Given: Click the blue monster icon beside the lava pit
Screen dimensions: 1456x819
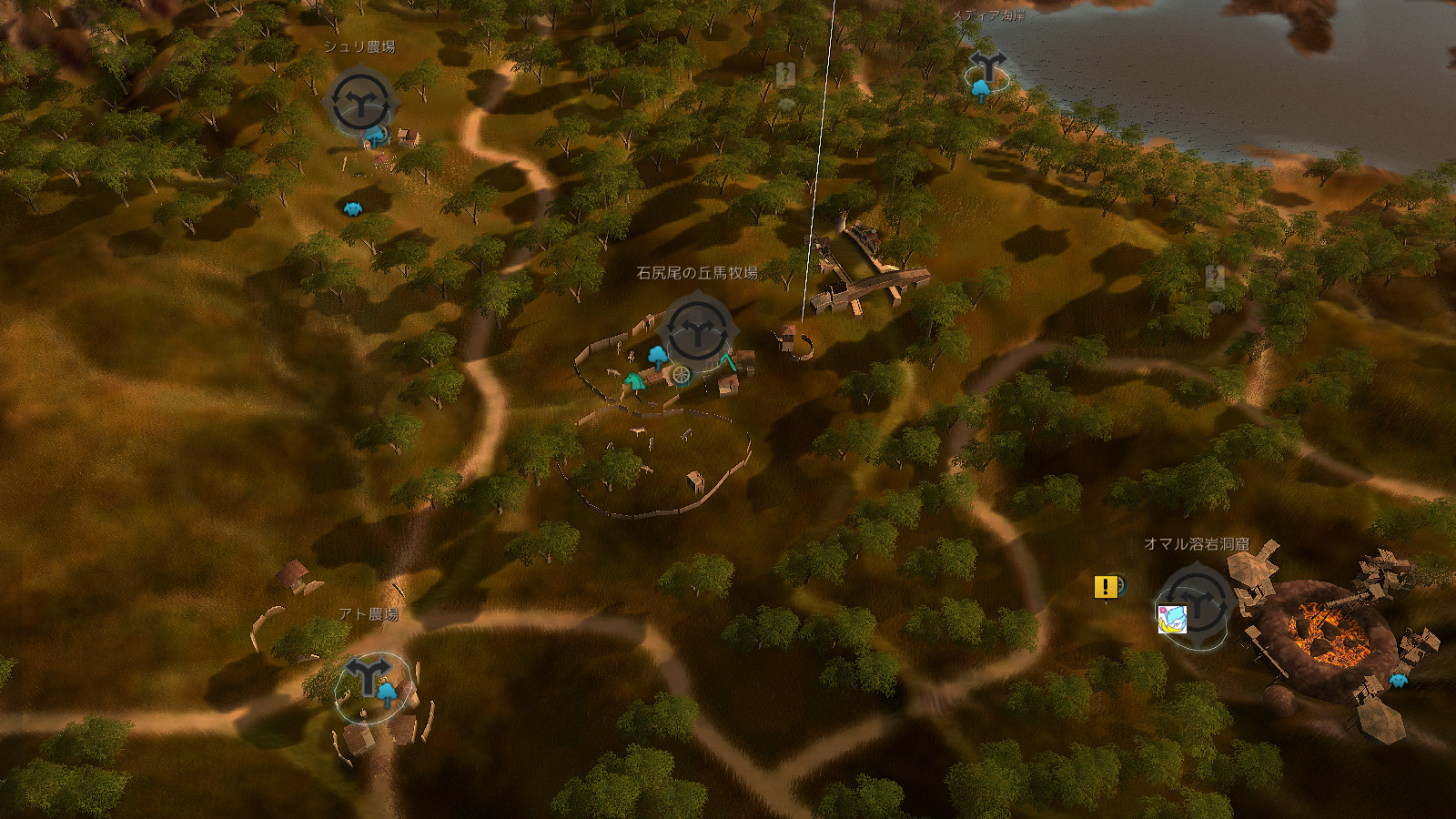Looking at the screenshot, I should [x=1399, y=680].
